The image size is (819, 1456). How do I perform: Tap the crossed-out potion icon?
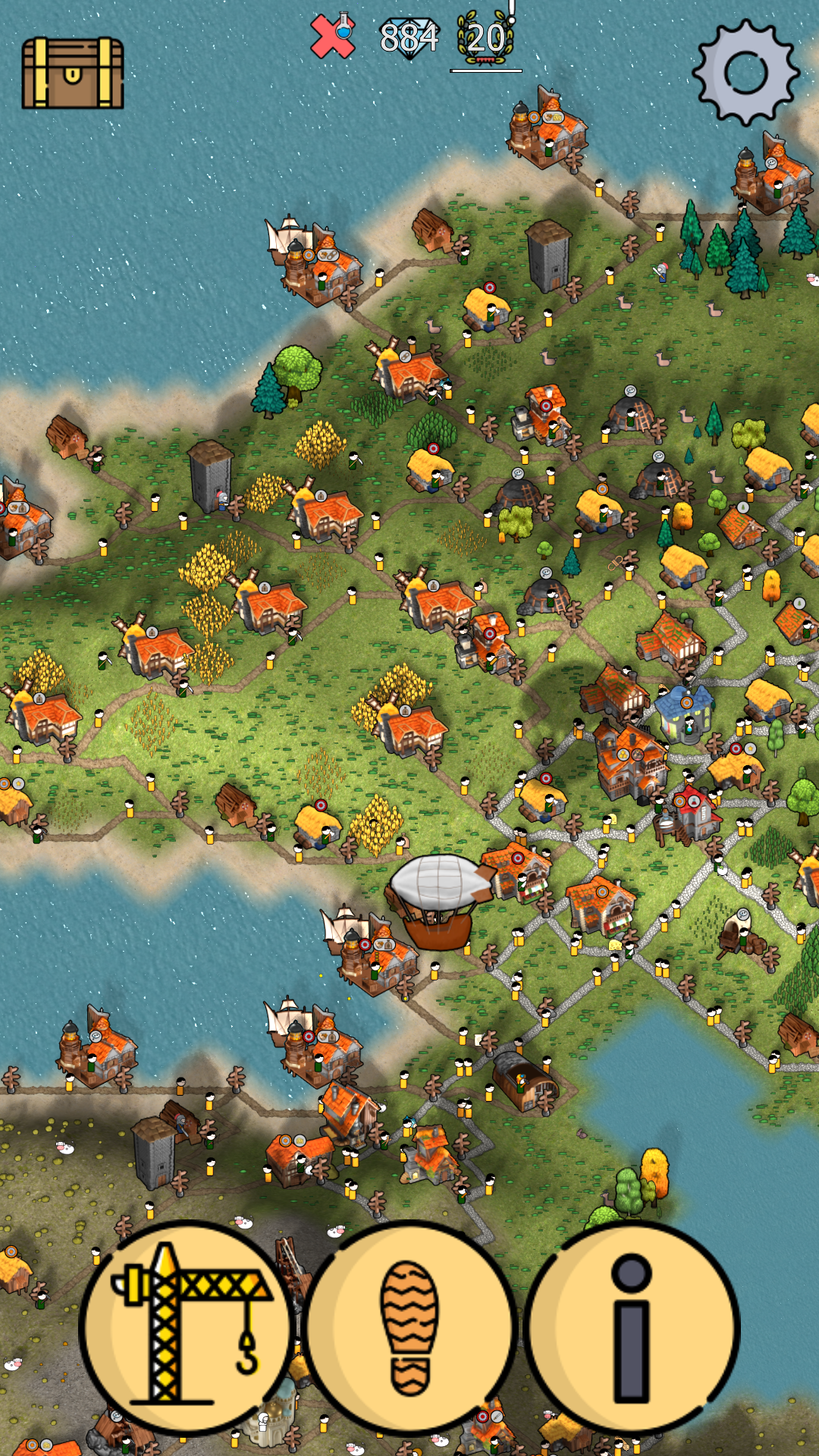coord(333,36)
